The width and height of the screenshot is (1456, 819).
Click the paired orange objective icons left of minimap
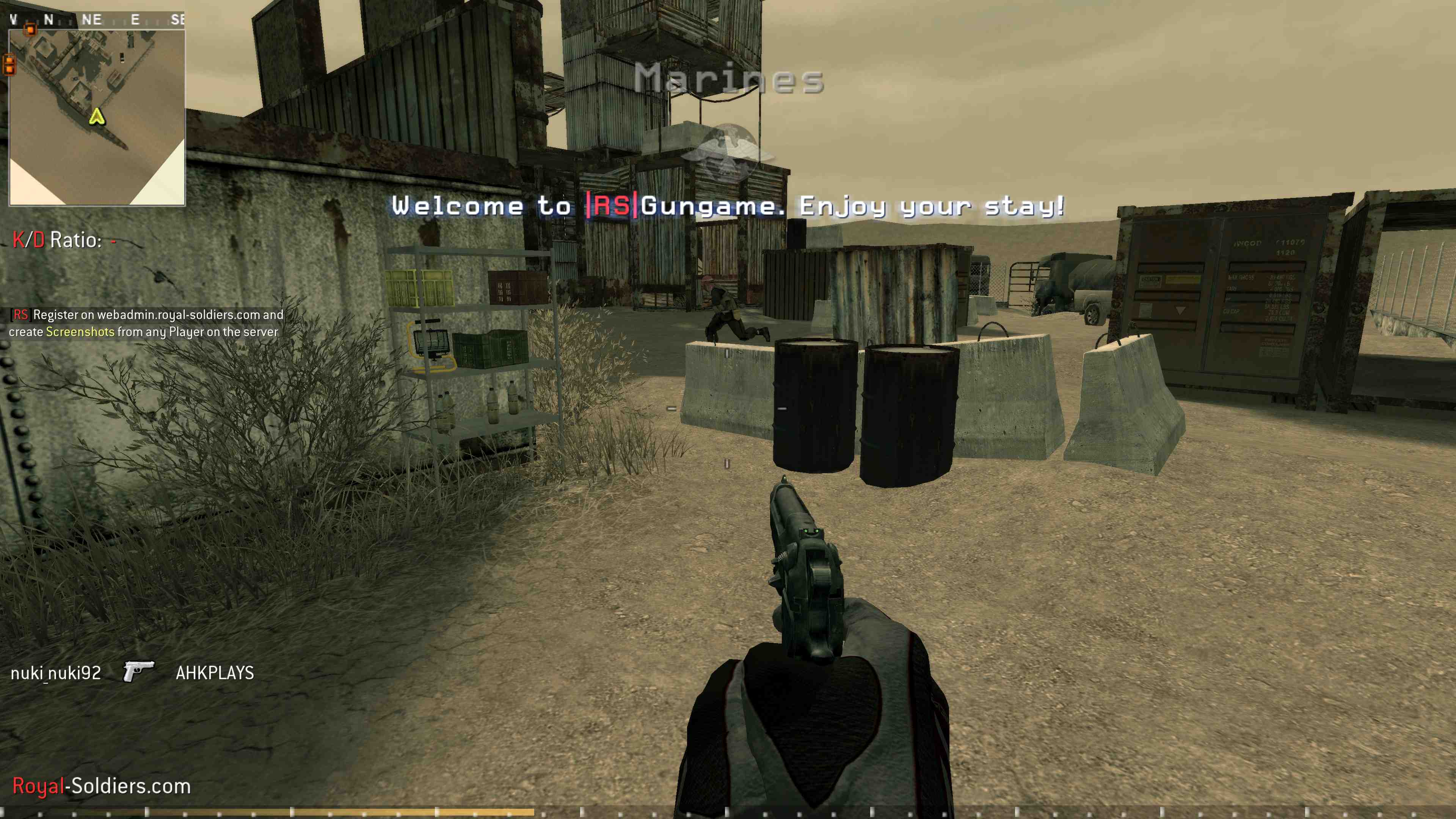click(9, 64)
